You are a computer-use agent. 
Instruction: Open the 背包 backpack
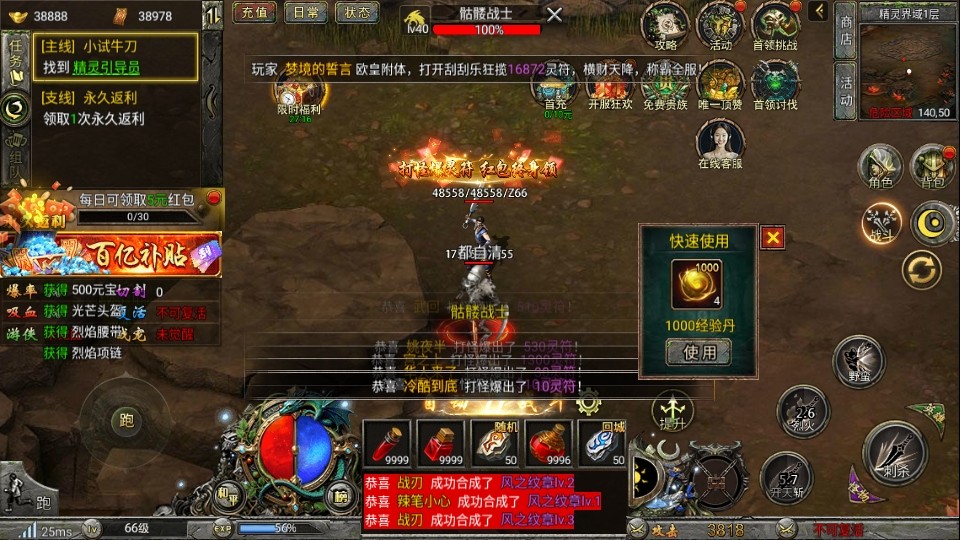[932, 165]
